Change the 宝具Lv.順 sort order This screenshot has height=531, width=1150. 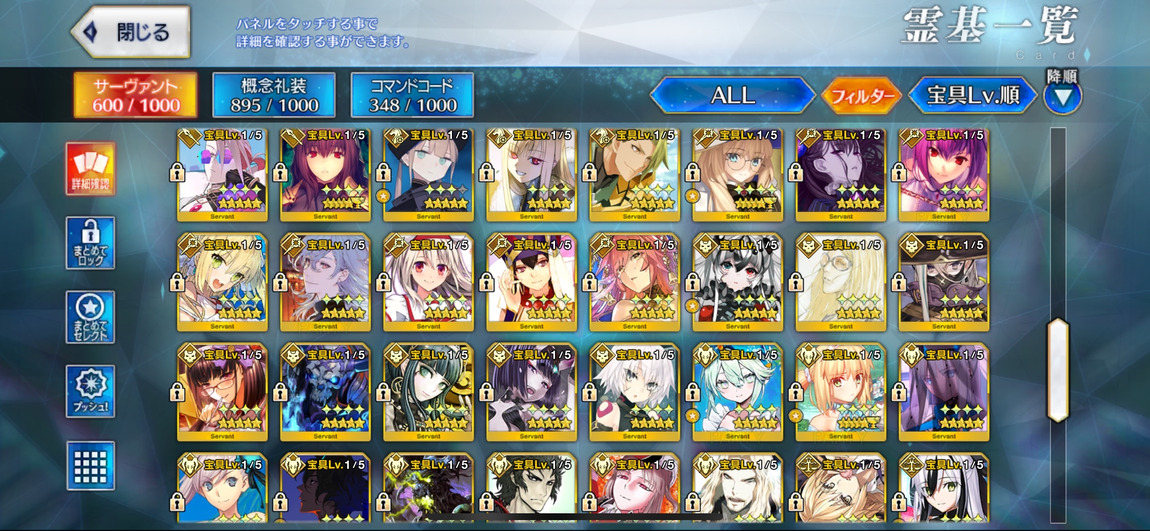(972, 96)
